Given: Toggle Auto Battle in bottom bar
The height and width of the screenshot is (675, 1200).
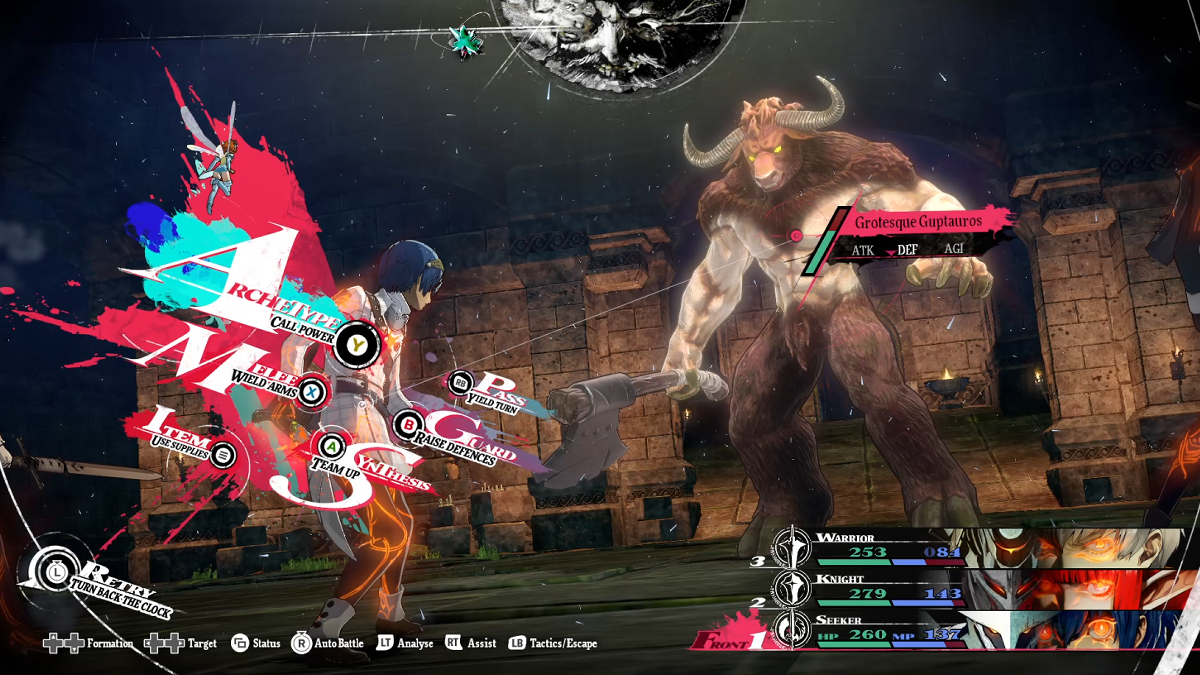Looking at the screenshot, I should (x=328, y=643).
